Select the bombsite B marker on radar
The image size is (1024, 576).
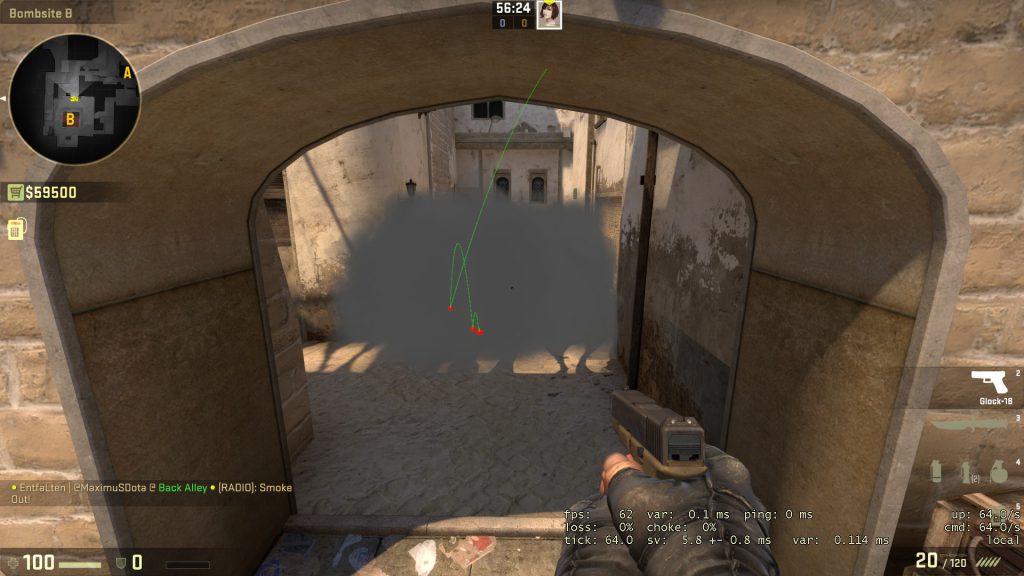click(70, 120)
